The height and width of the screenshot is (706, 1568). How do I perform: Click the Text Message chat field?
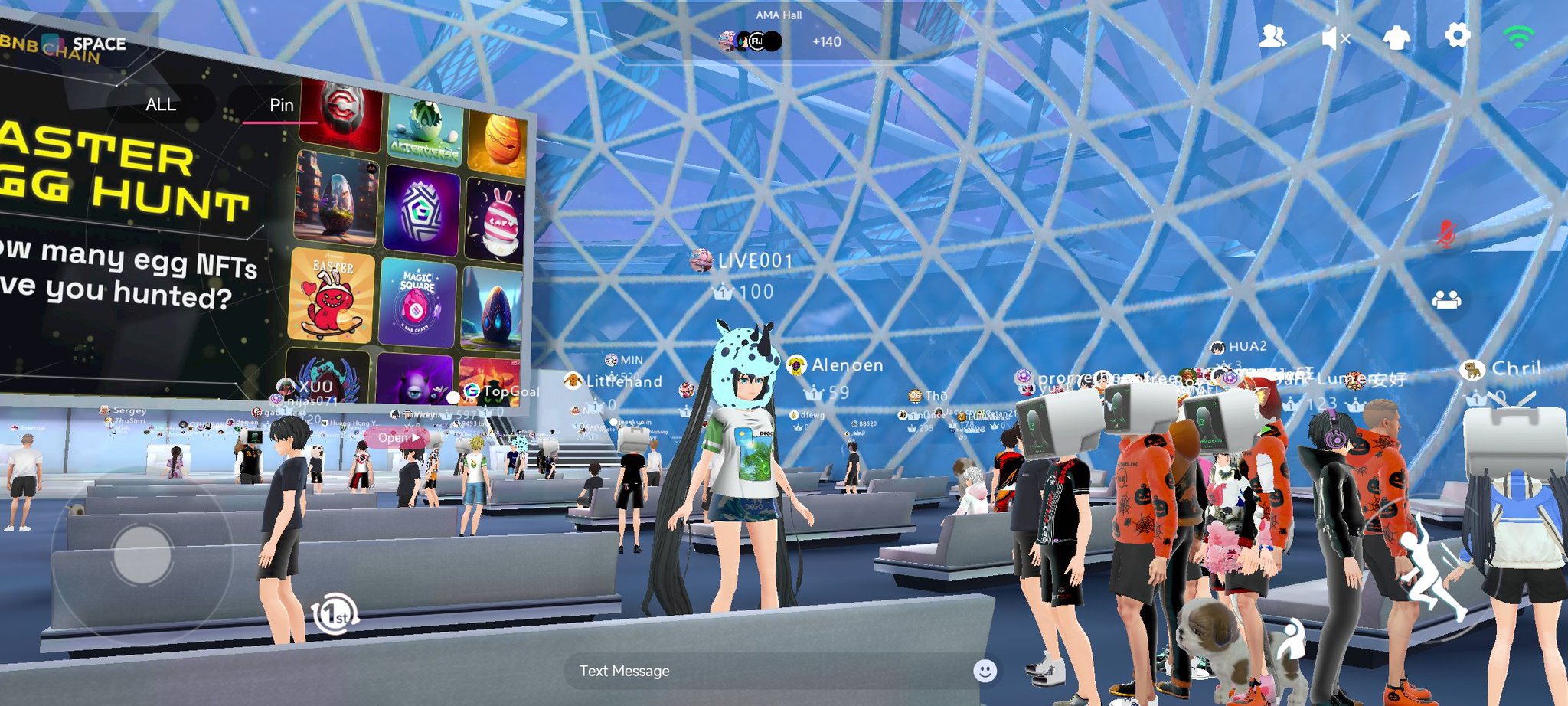[766, 671]
